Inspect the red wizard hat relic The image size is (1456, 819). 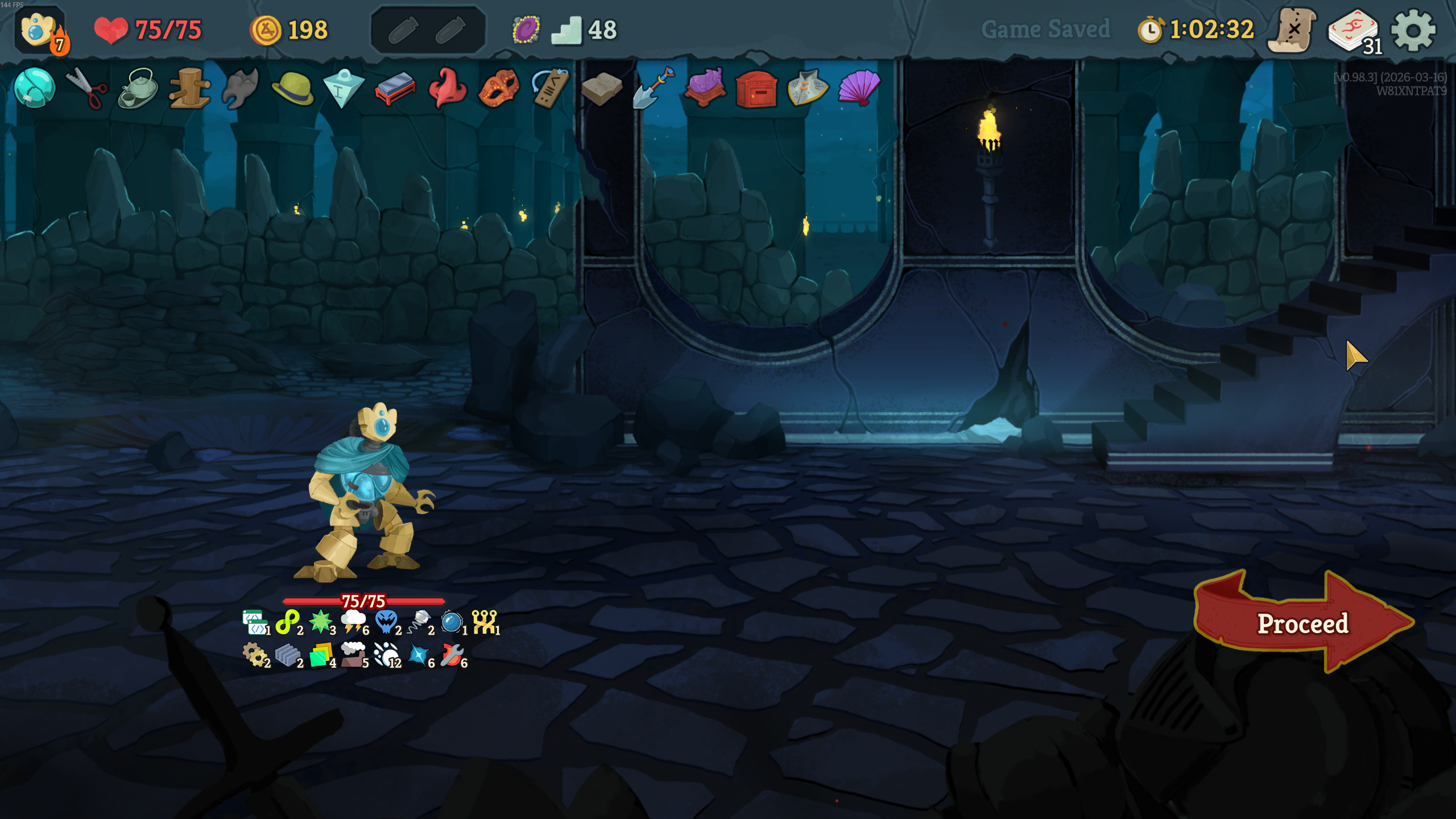pos(447,88)
